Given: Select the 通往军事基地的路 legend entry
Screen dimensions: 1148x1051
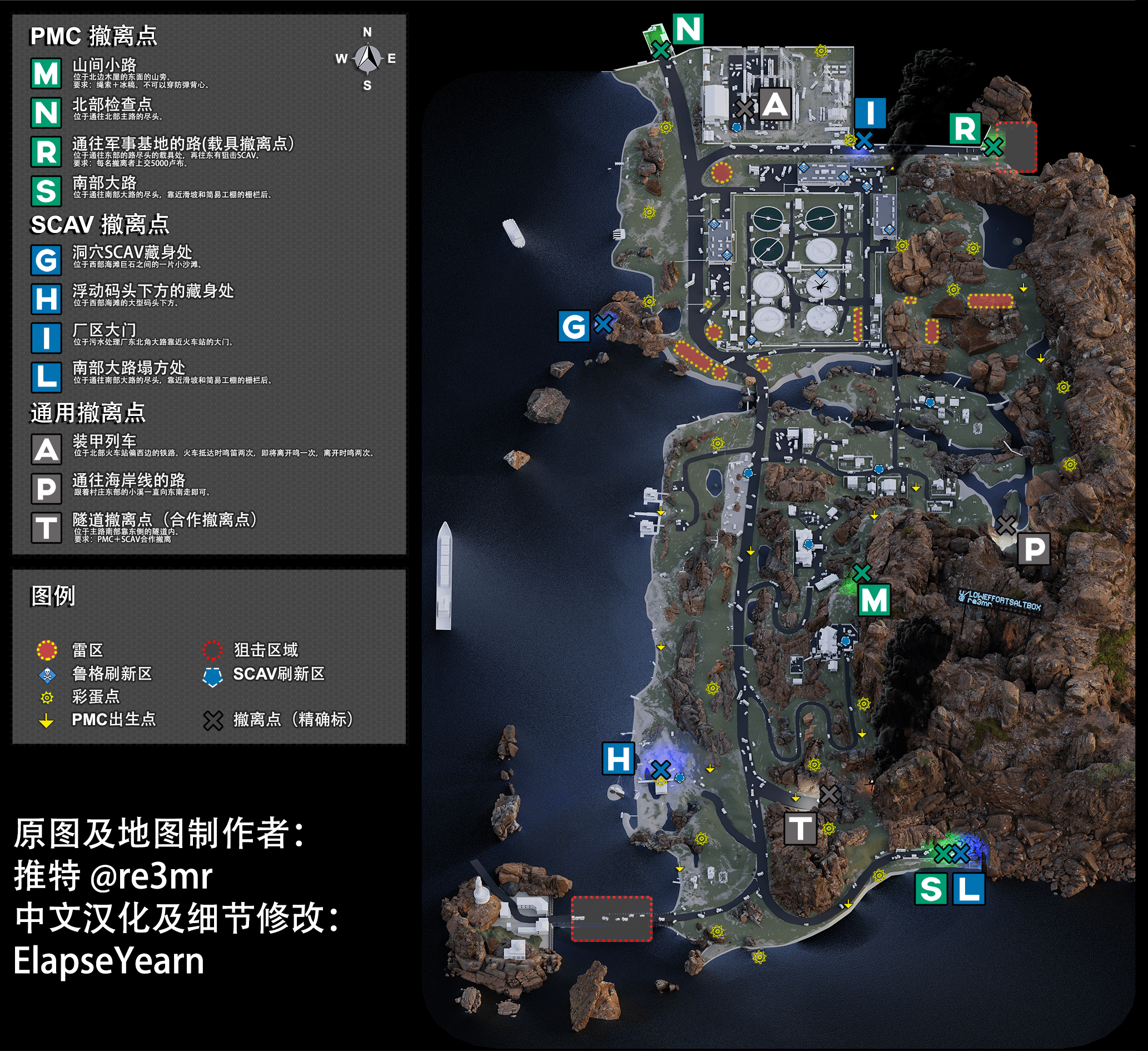Looking at the screenshot, I should click(182, 143).
